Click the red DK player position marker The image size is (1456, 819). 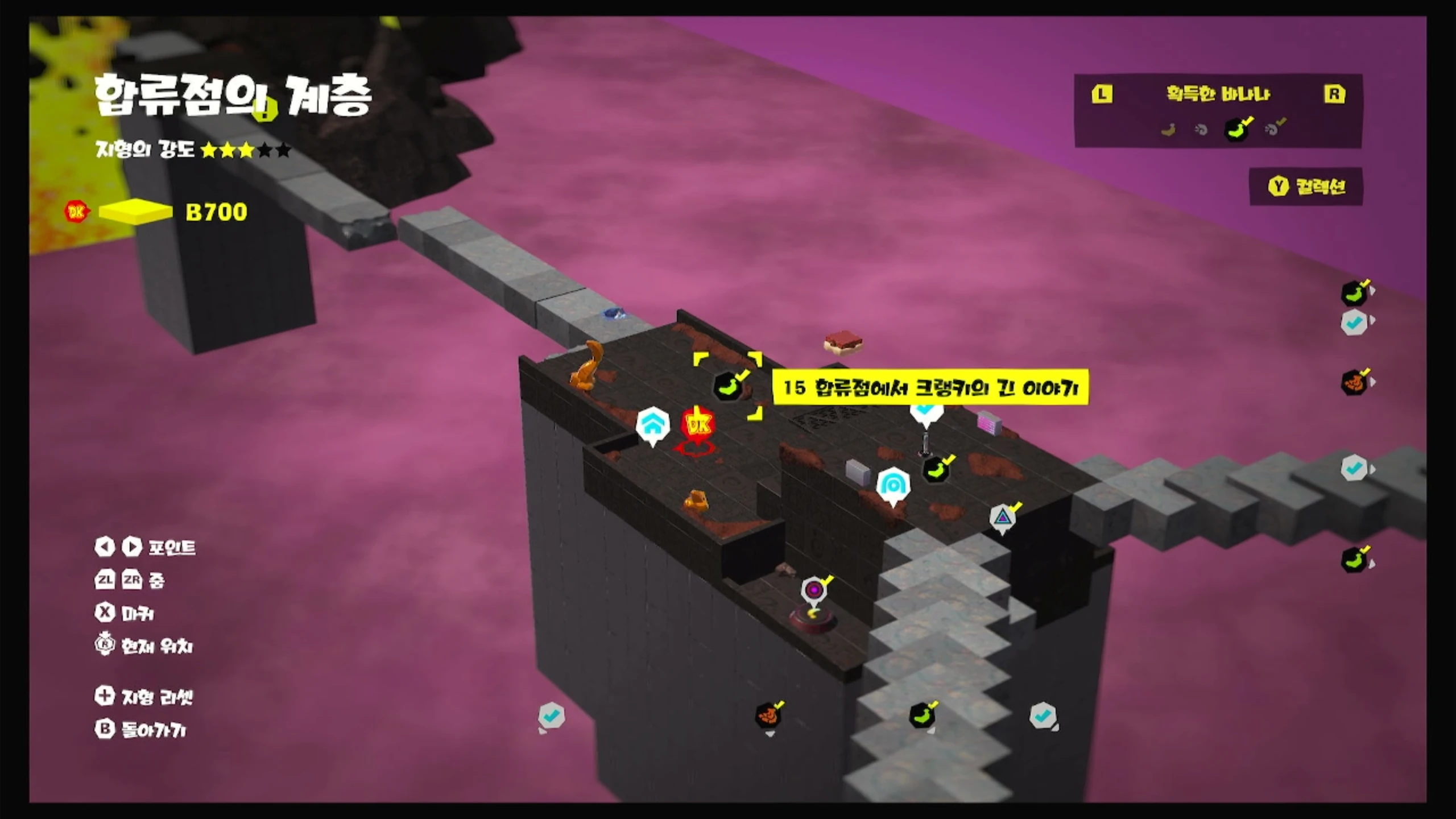point(698,425)
